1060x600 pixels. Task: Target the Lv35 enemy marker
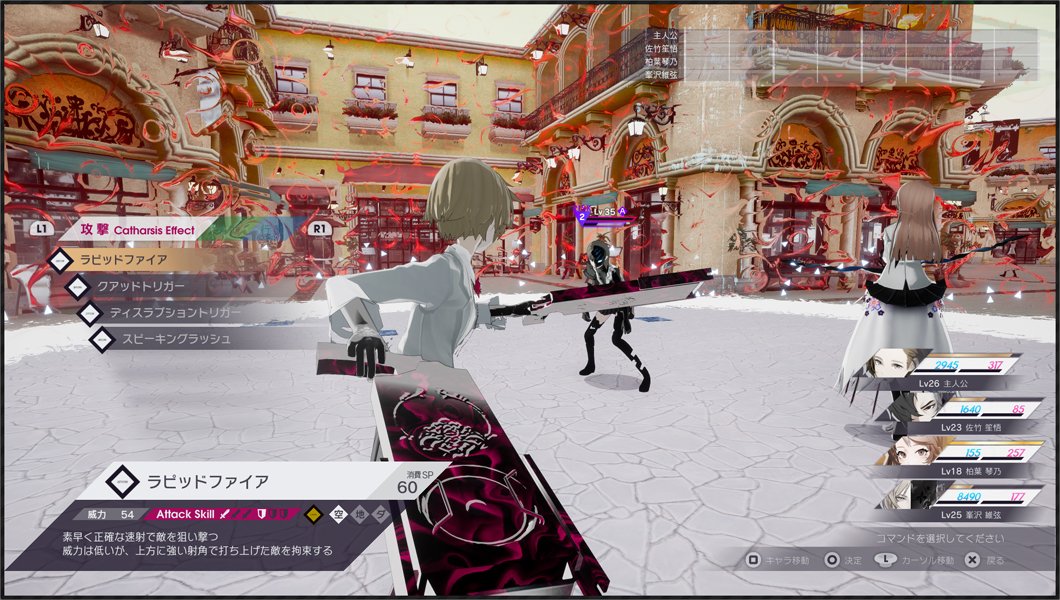(x=602, y=212)
